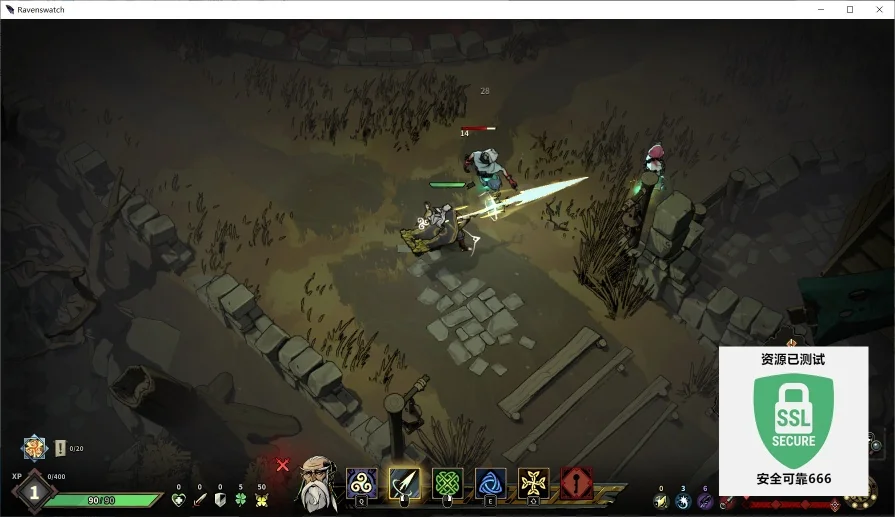Open the bearded wizard character portrait
Viewport: 895px width, 517px height.
click(x=316, y=484)
